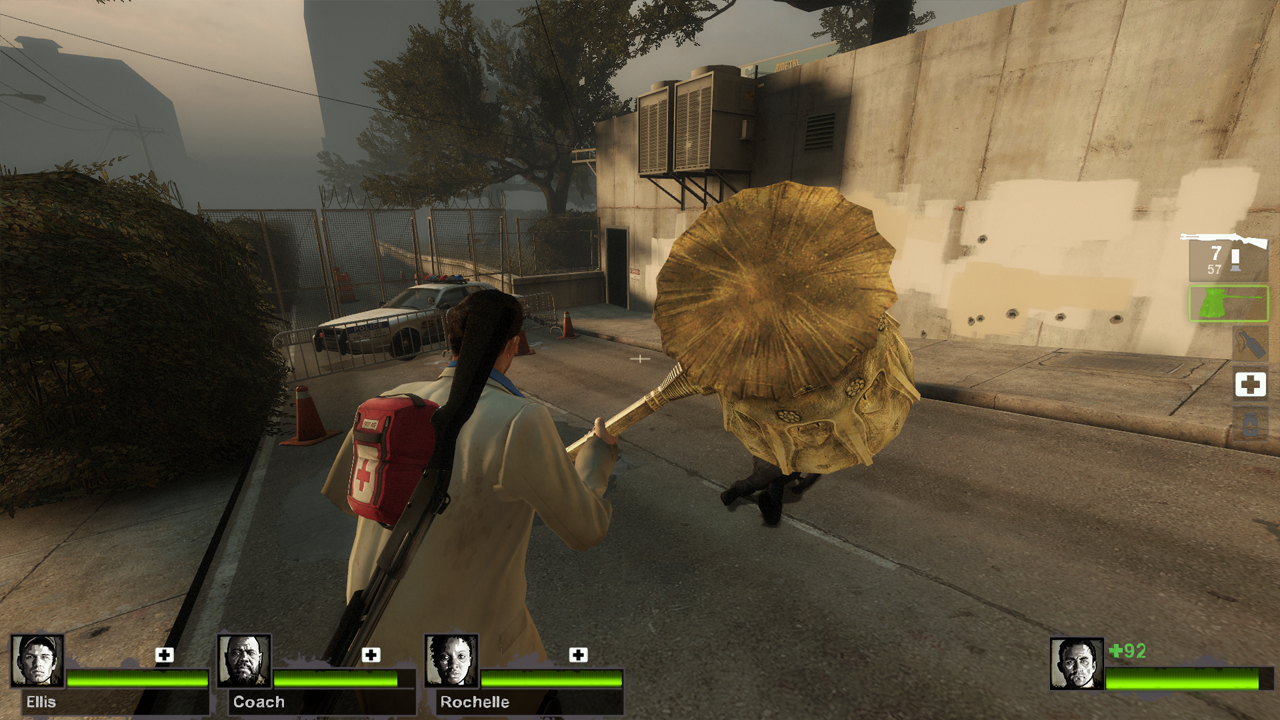Select the shotgun primary weapon slot
The width and height of the screenshot is (1280, 720).
1227,254
